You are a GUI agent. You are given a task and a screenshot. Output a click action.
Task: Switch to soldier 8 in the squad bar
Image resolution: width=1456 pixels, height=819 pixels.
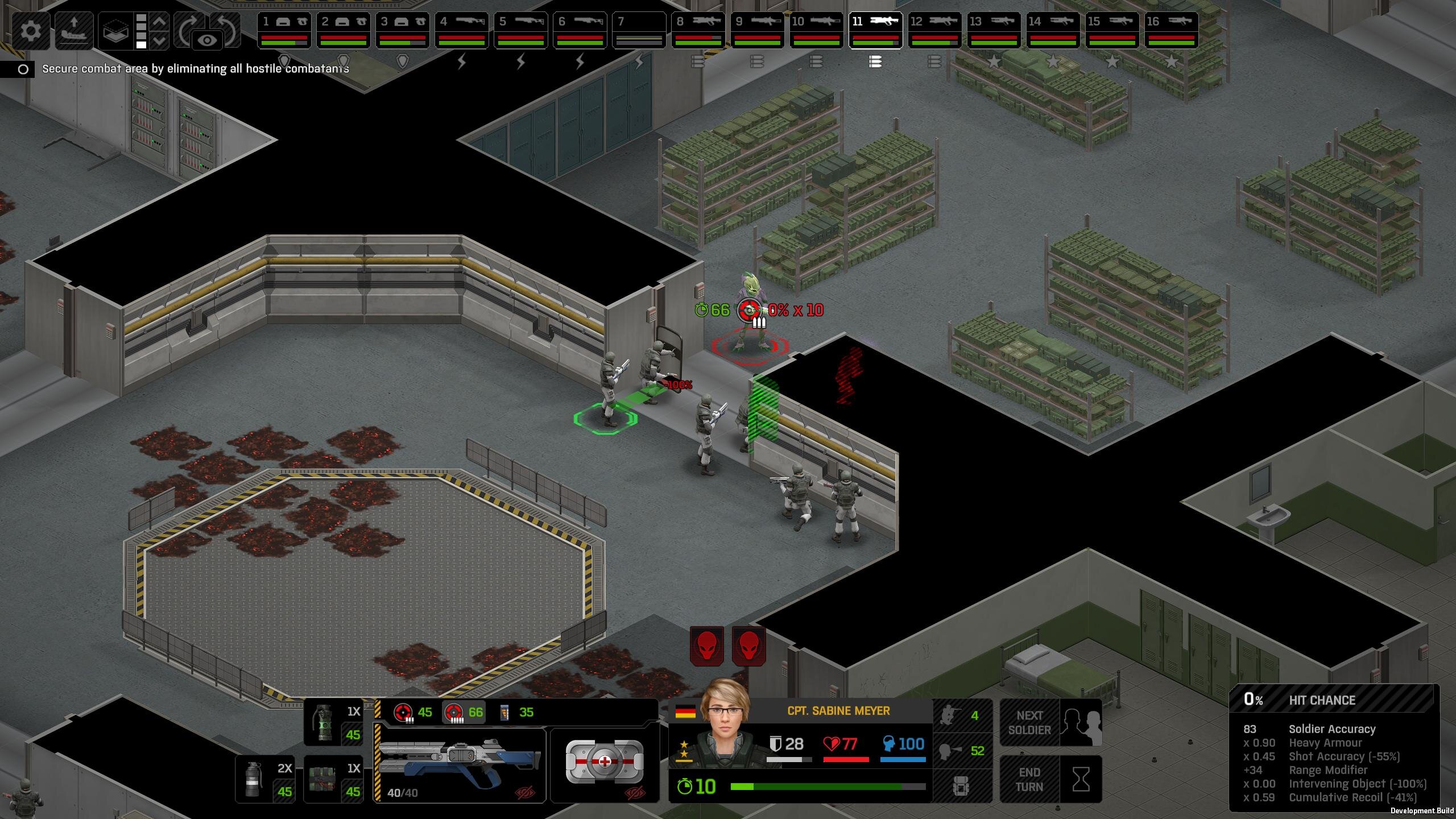698,30
